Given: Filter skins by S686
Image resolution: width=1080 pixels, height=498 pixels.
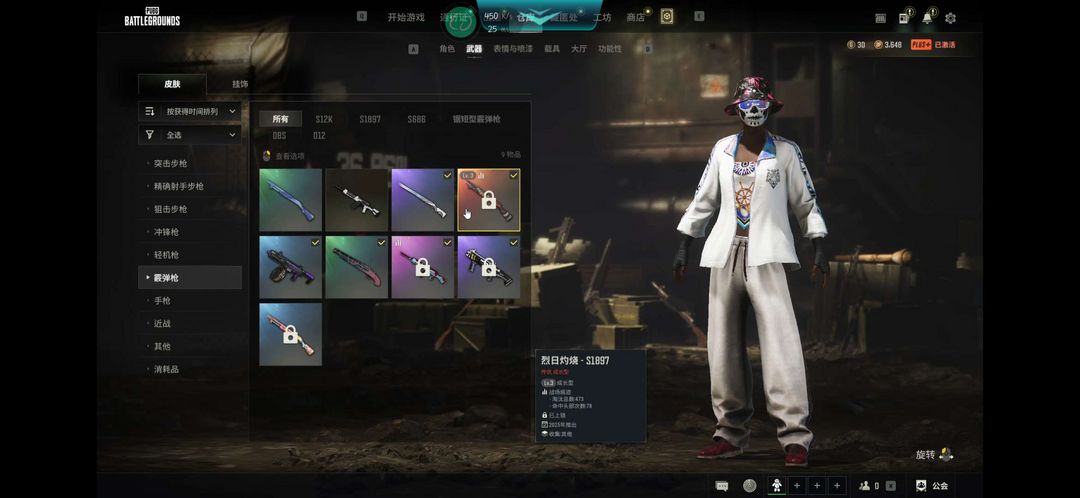Looking at the screenshot, I should click(x=416, y=119).
